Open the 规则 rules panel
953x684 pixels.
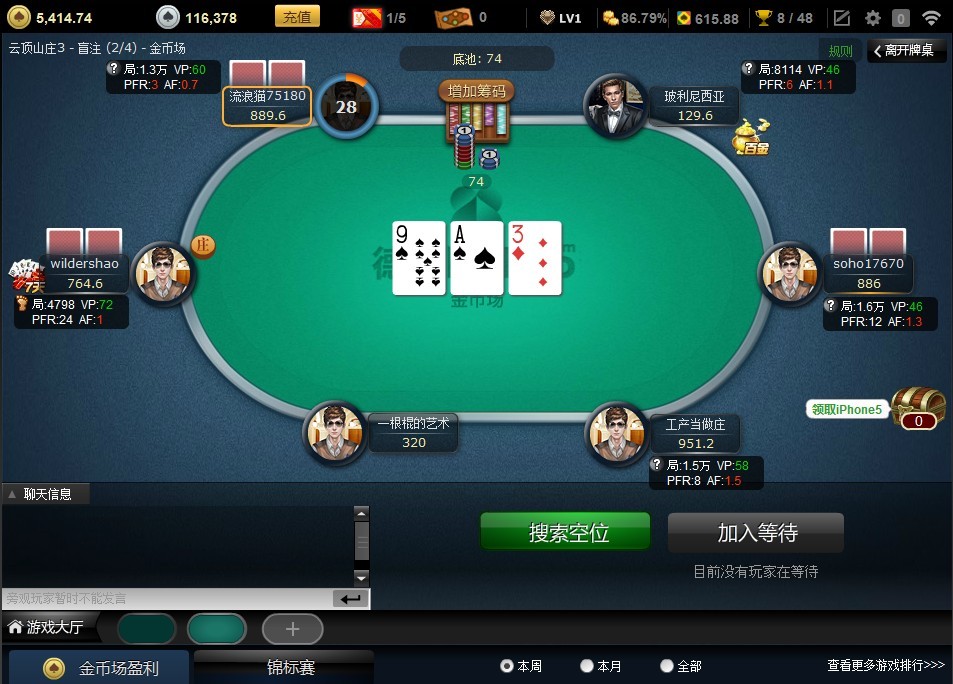click(840, 51)
